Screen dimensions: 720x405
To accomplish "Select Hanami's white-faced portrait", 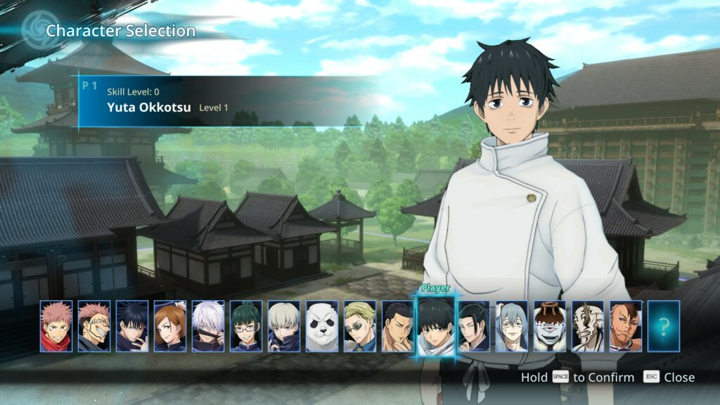I will (588, 326).
